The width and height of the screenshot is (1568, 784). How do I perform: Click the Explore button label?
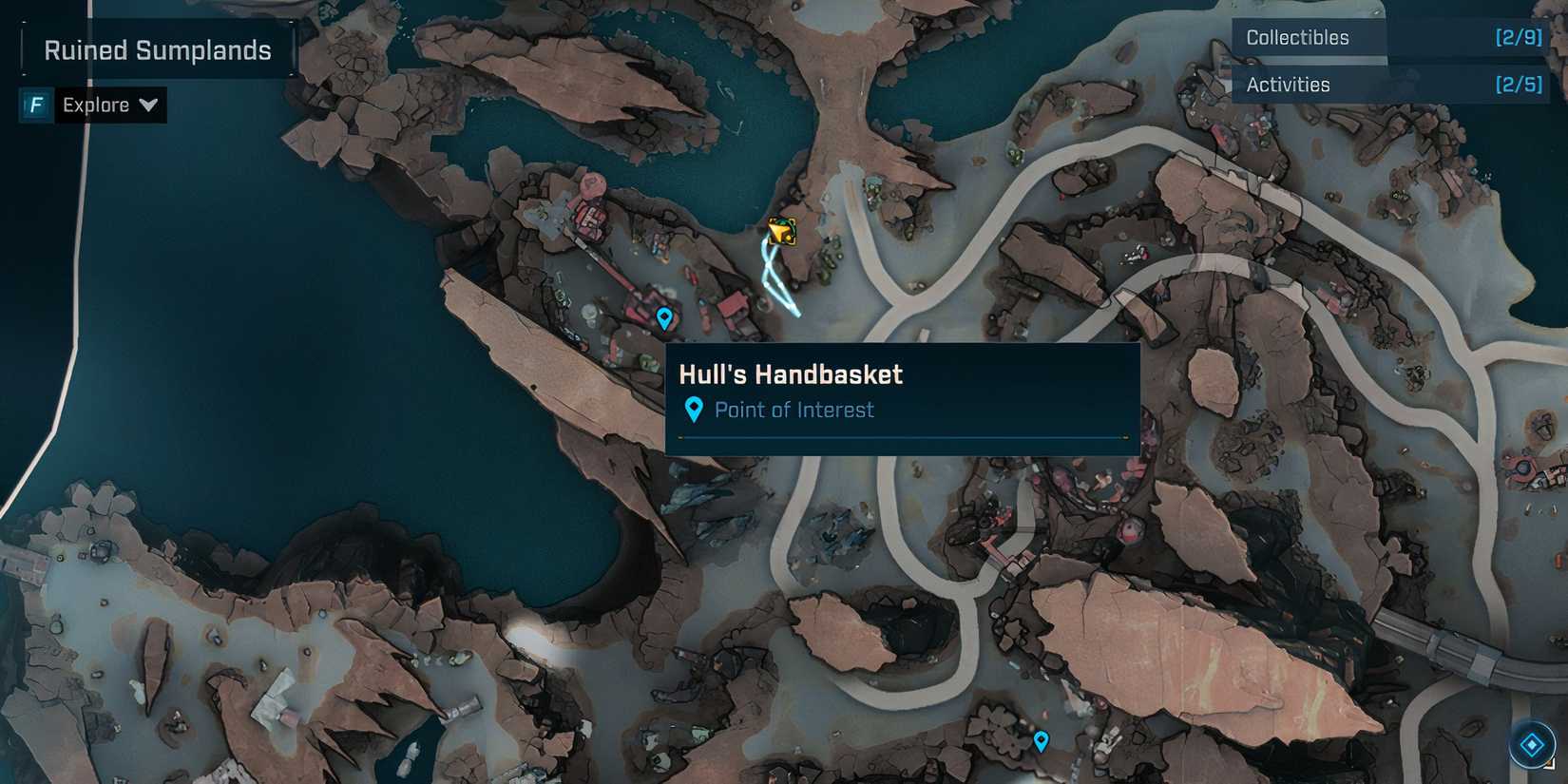click(x=95, y=105)
